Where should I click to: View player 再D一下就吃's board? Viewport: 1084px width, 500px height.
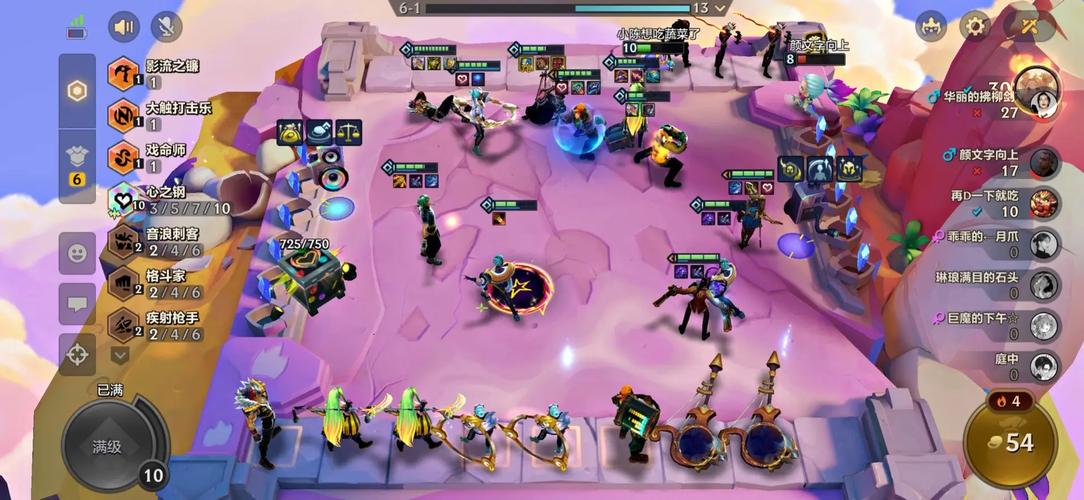[x=1000, y=204]
